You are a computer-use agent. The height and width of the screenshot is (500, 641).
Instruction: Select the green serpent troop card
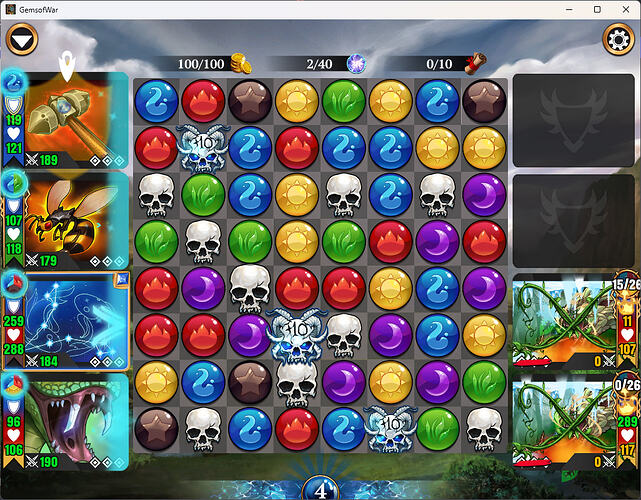pyautogui.click(x=75, y=420)
